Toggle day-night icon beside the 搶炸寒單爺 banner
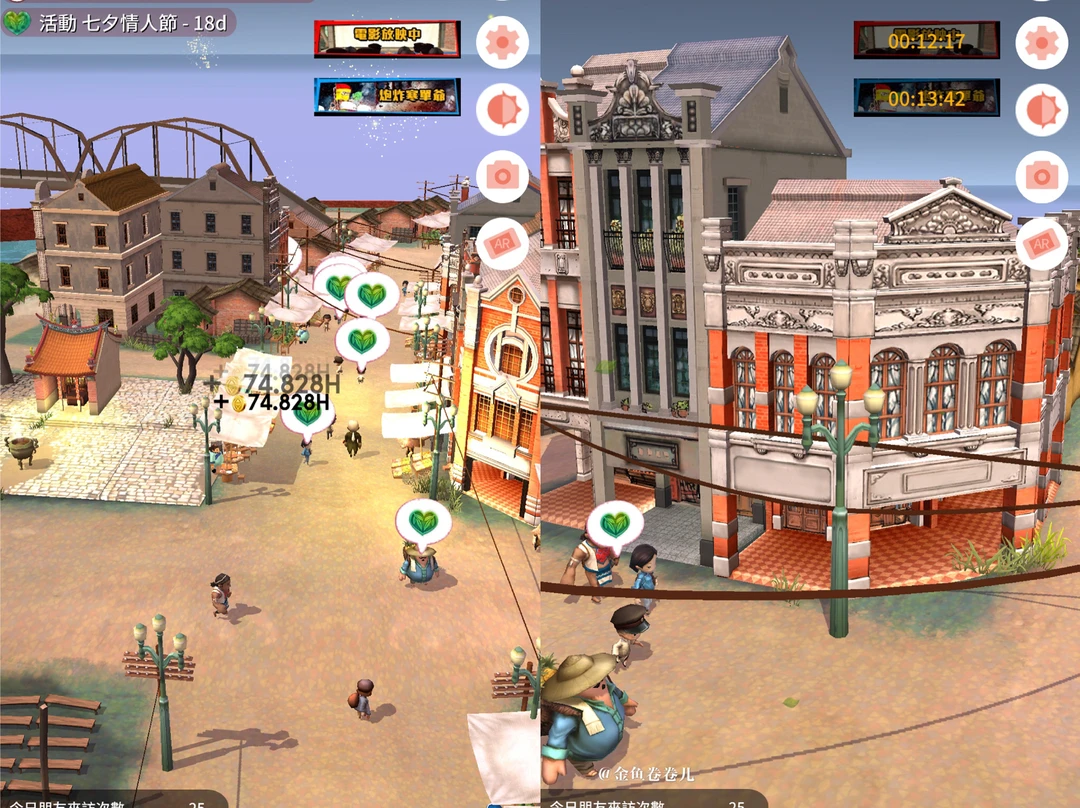The image size is (1080, 808). [x=502, y=109]
